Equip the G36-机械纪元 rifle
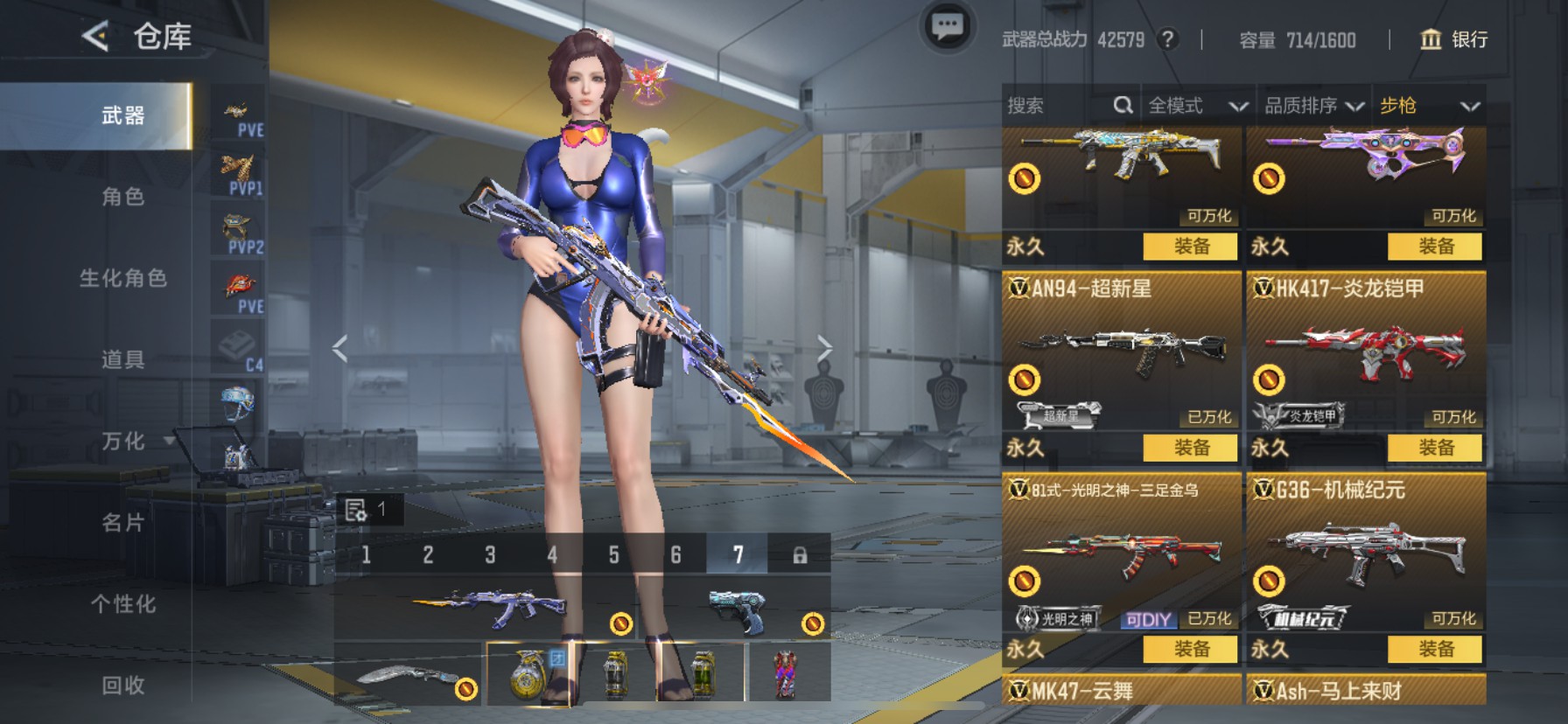 click(x=1435, y=649)
